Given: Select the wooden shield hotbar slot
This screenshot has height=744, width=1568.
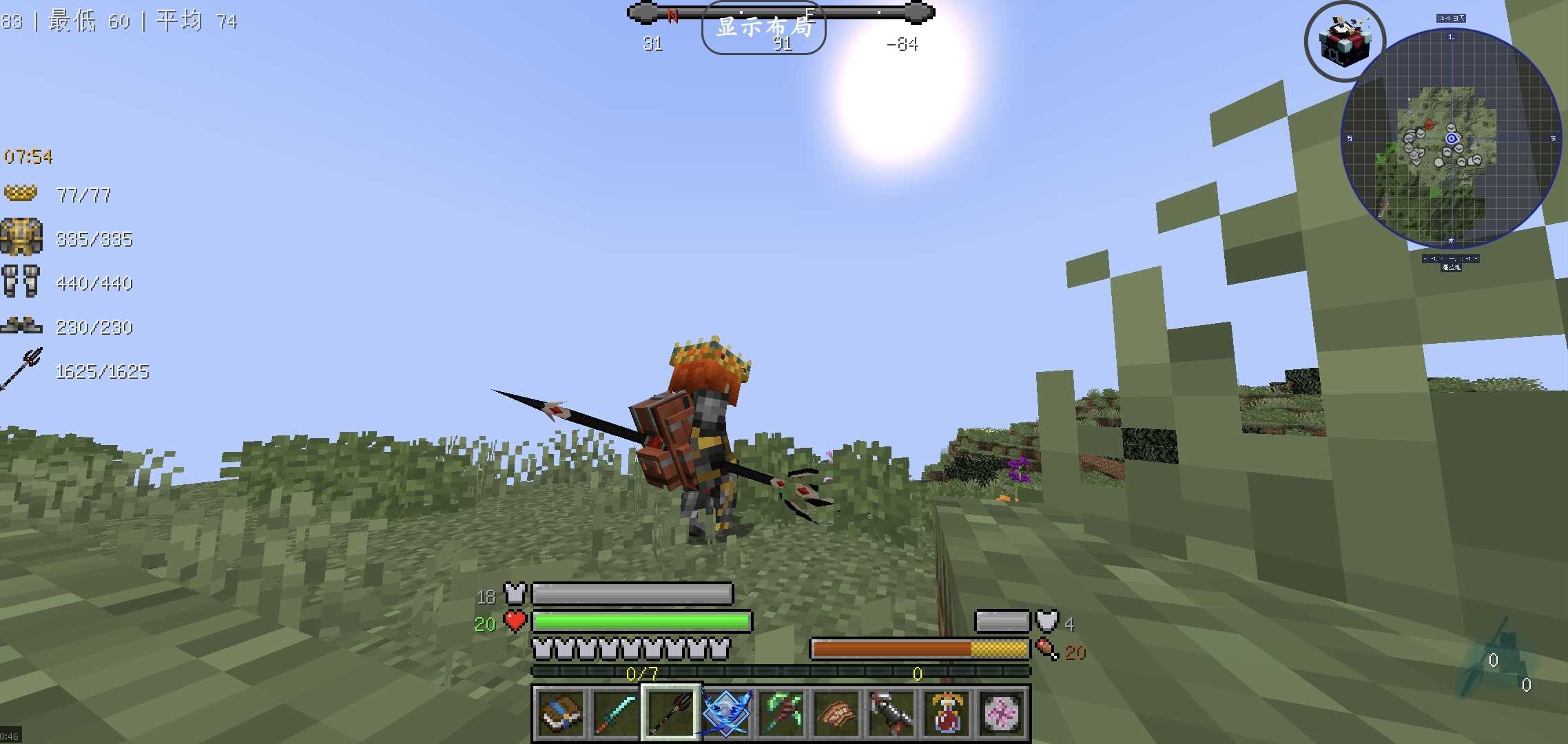Looking at the screenshot, I should coord(836,713).
